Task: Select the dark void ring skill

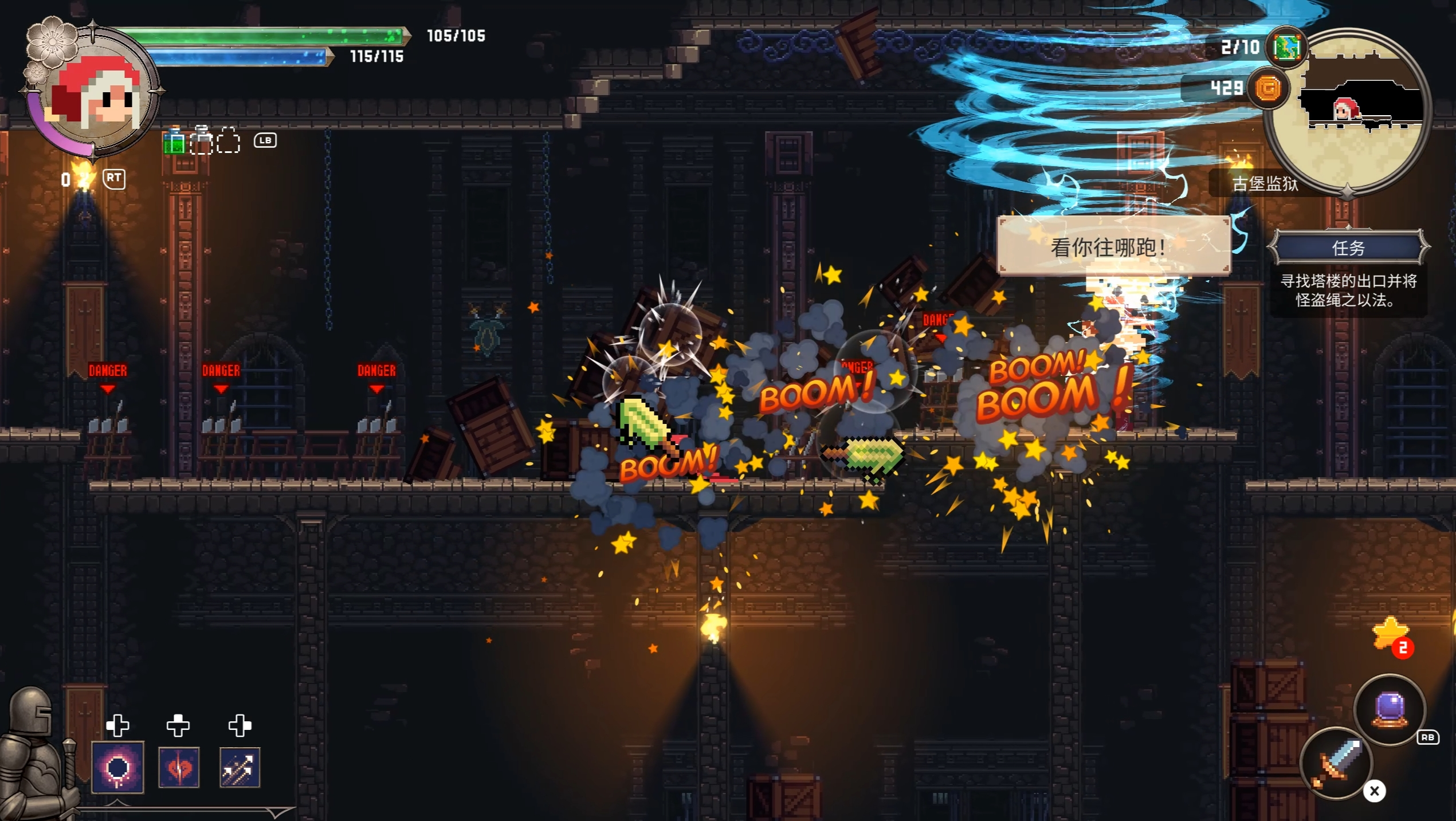Action: [x=118, y=768]
